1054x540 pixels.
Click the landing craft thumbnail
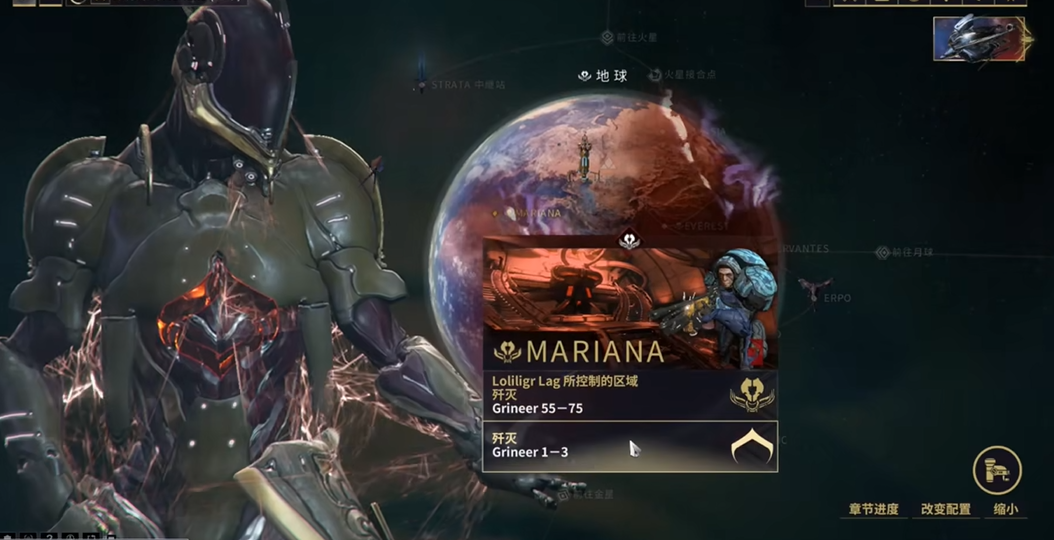(x=979, y=38)
